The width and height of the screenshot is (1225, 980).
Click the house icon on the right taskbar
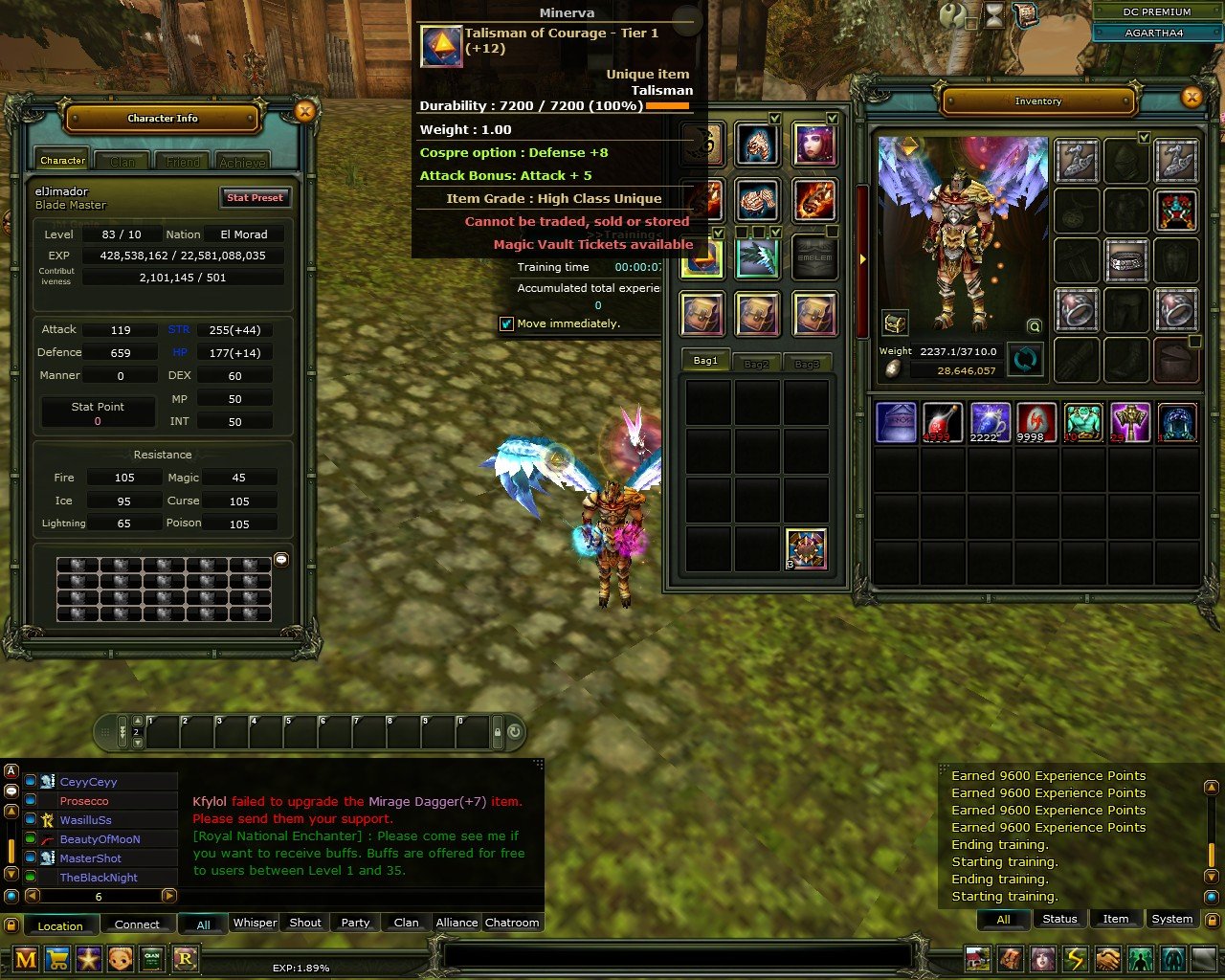point(977,958)
